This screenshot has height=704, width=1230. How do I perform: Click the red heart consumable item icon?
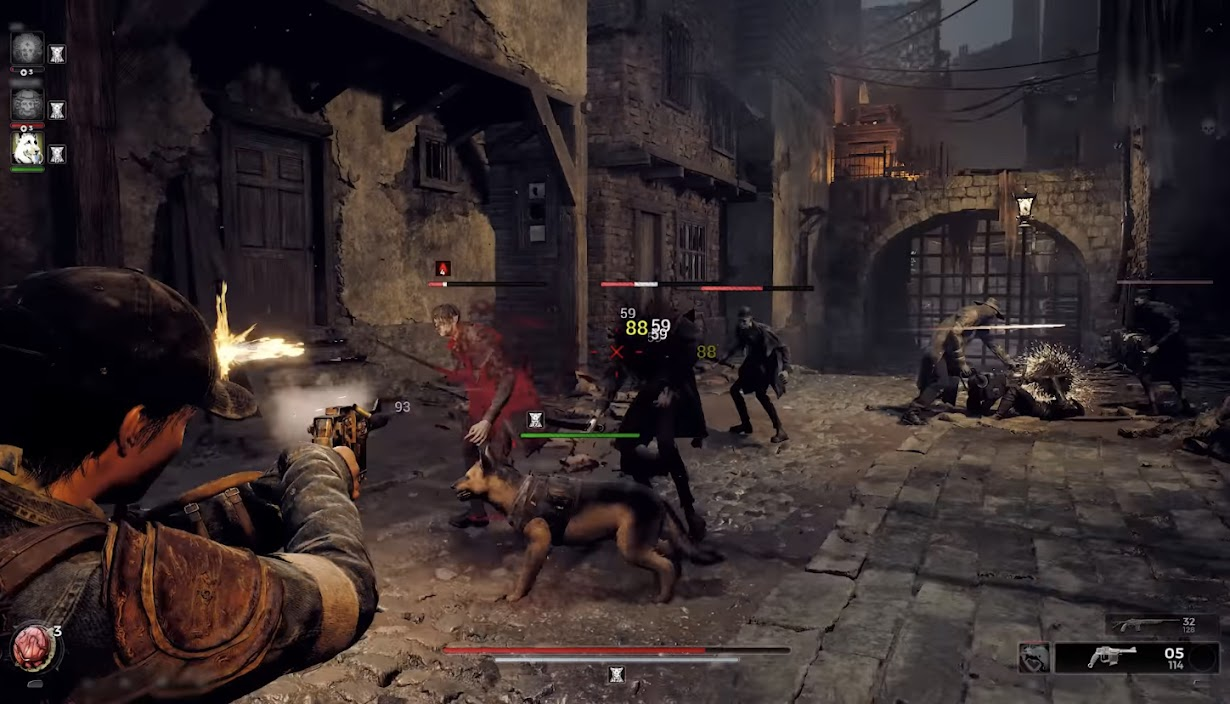pyautogui.click(x=32, y=648)
